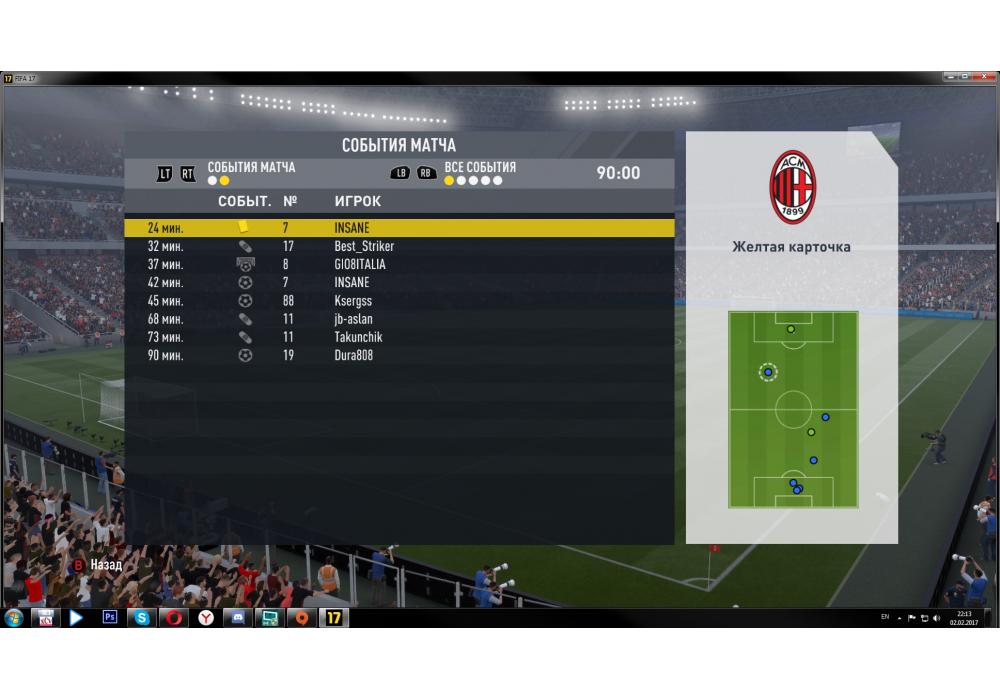The image size is (1000, 700).
Task: Pick the Ksergss goal row
Action: coord(399,301)
